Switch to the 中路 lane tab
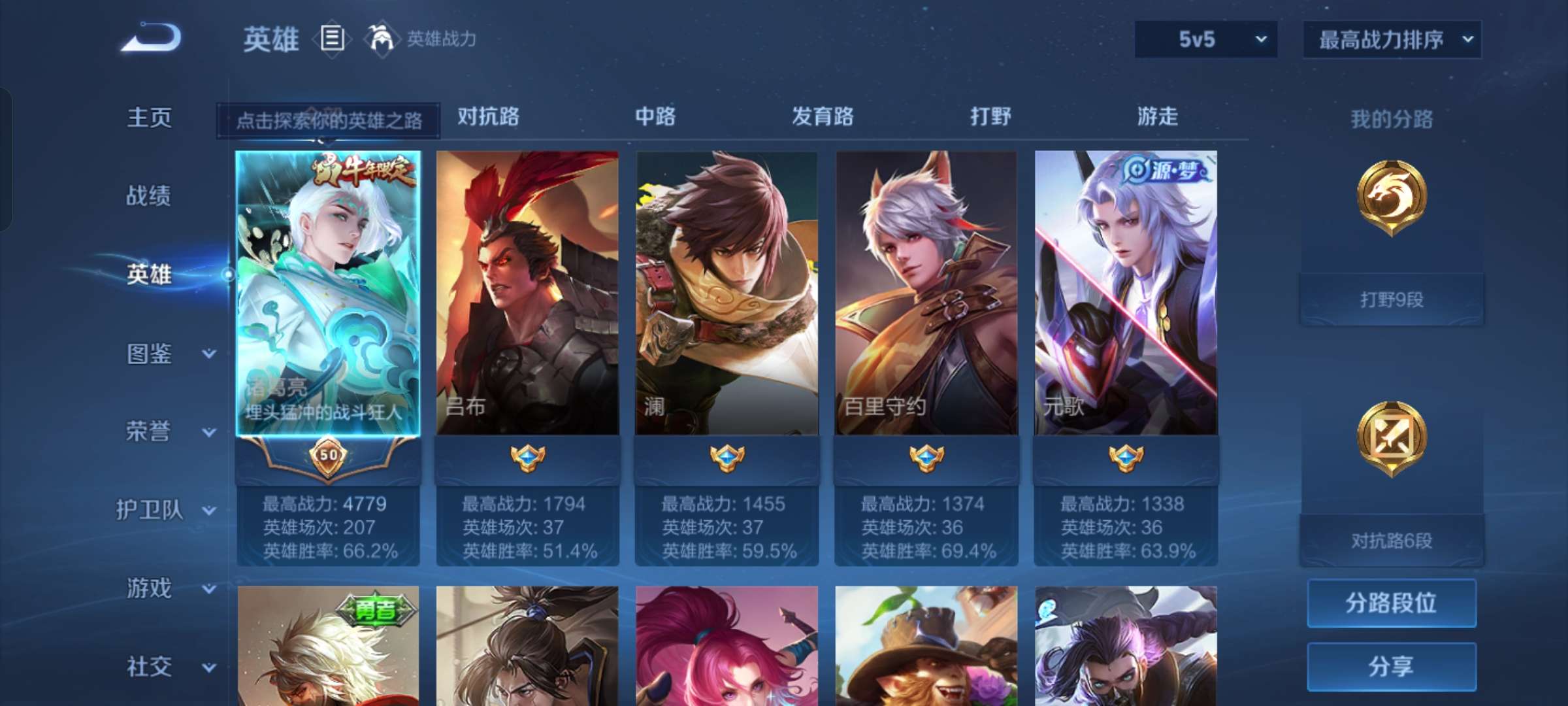 (655, 118)
